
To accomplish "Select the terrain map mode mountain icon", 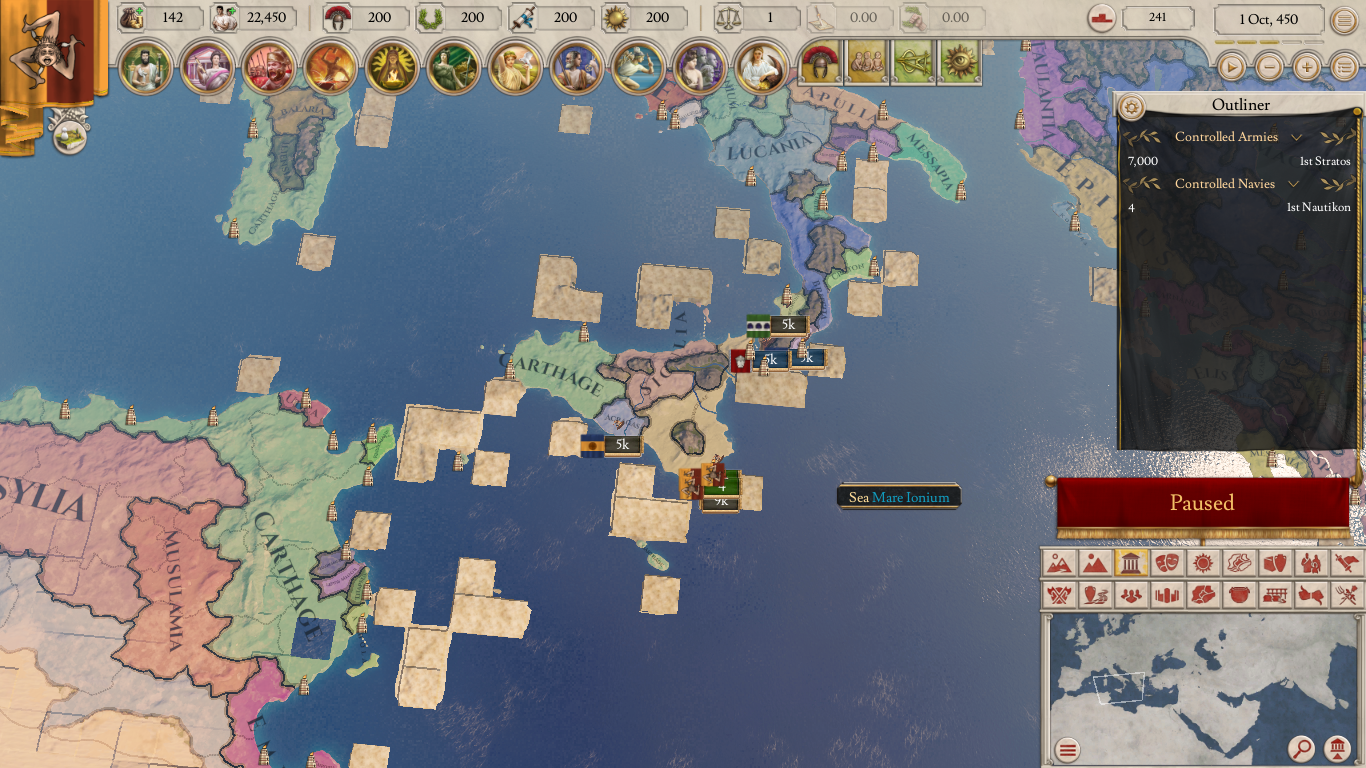I will tap(1095, 563).
